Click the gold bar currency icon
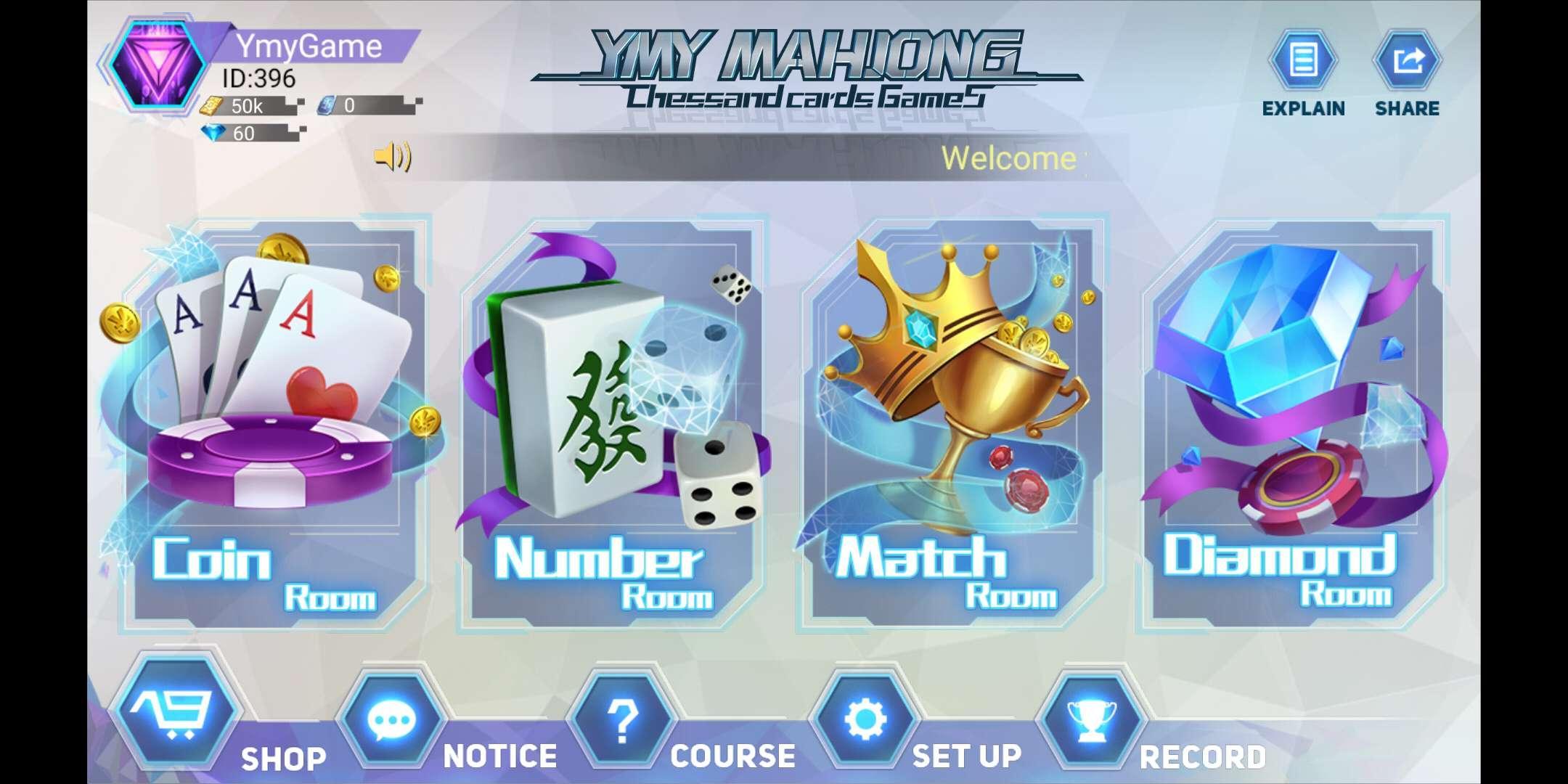Viewport: 1568px width, 784px height. (x=211, y=107)
